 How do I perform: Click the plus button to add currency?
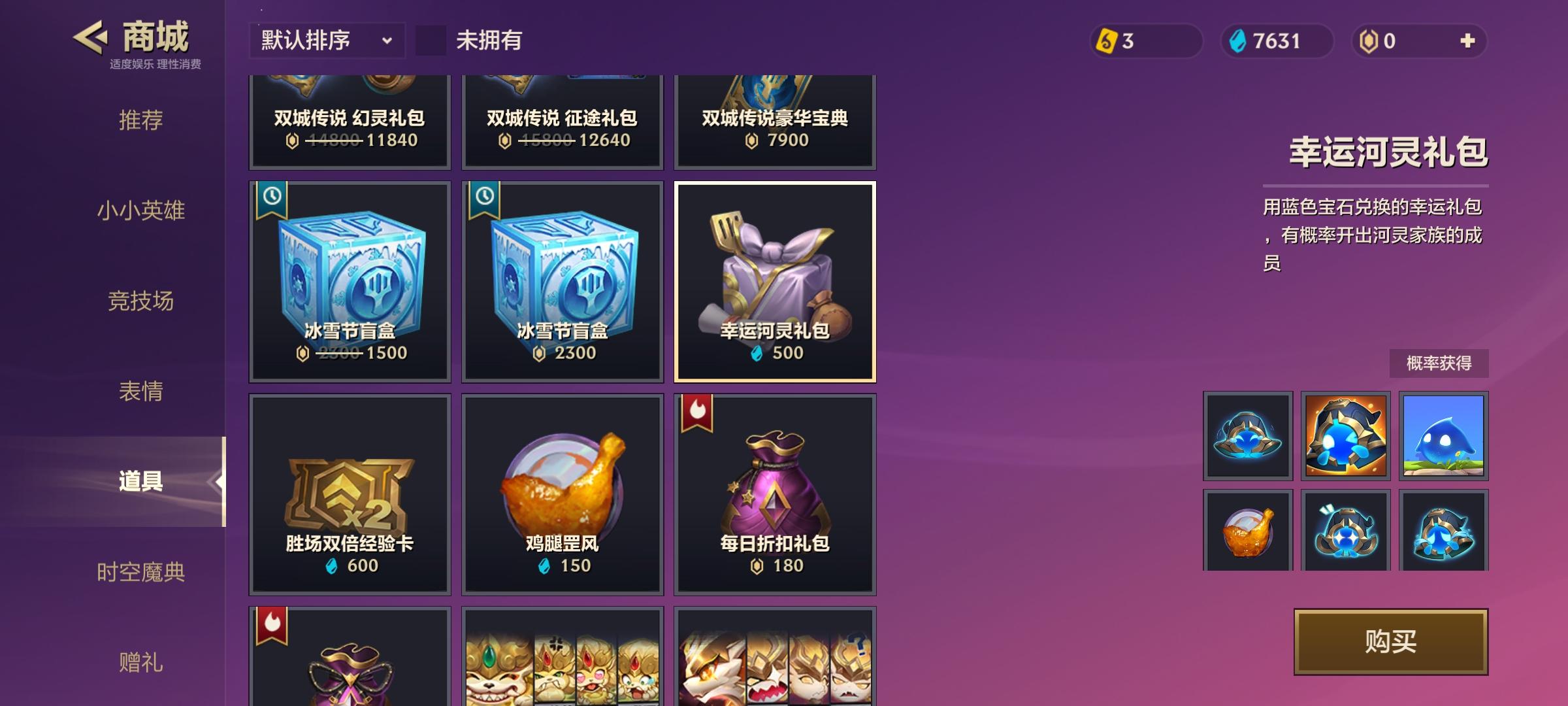(x=1467, y=41)
